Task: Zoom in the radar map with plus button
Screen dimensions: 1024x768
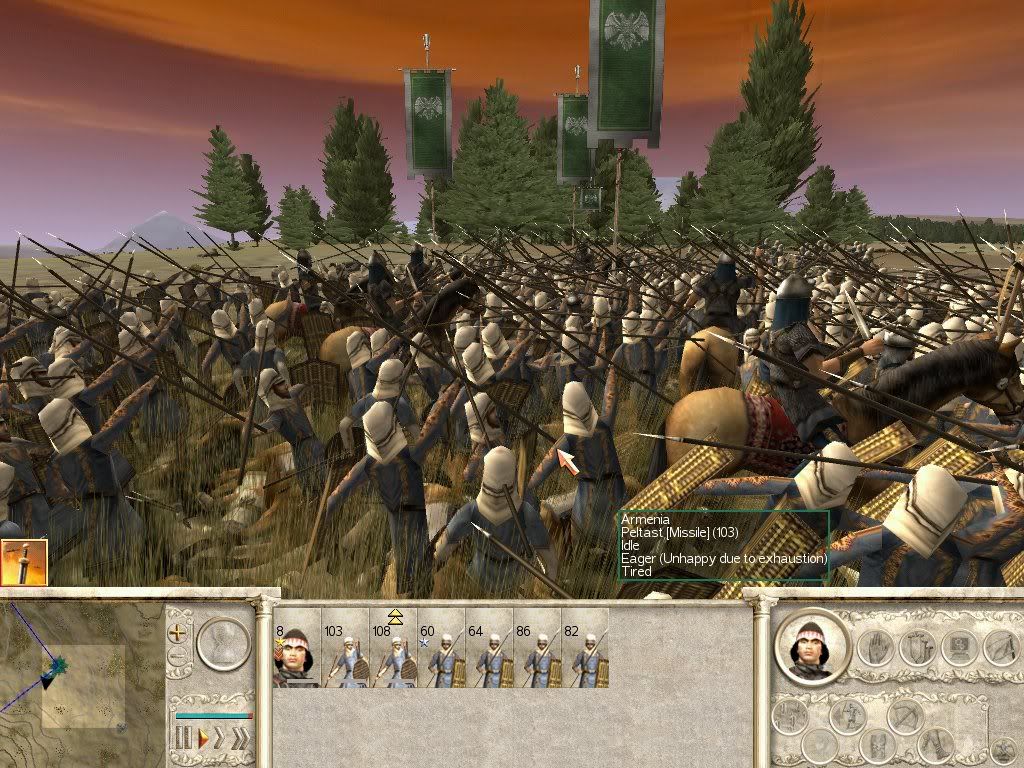Action: point(179,633)
